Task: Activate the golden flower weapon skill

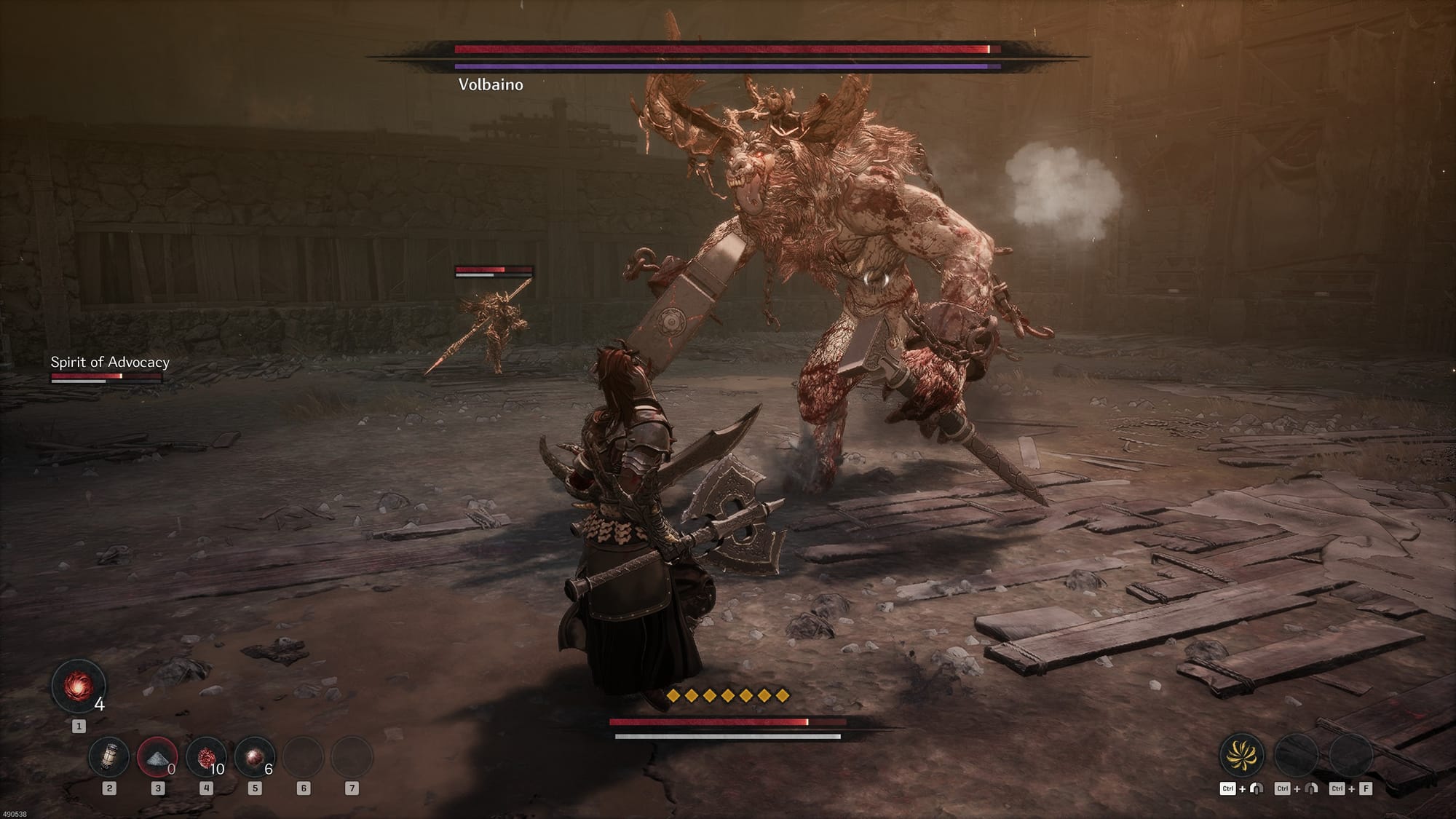Action: coord(1241,754)
